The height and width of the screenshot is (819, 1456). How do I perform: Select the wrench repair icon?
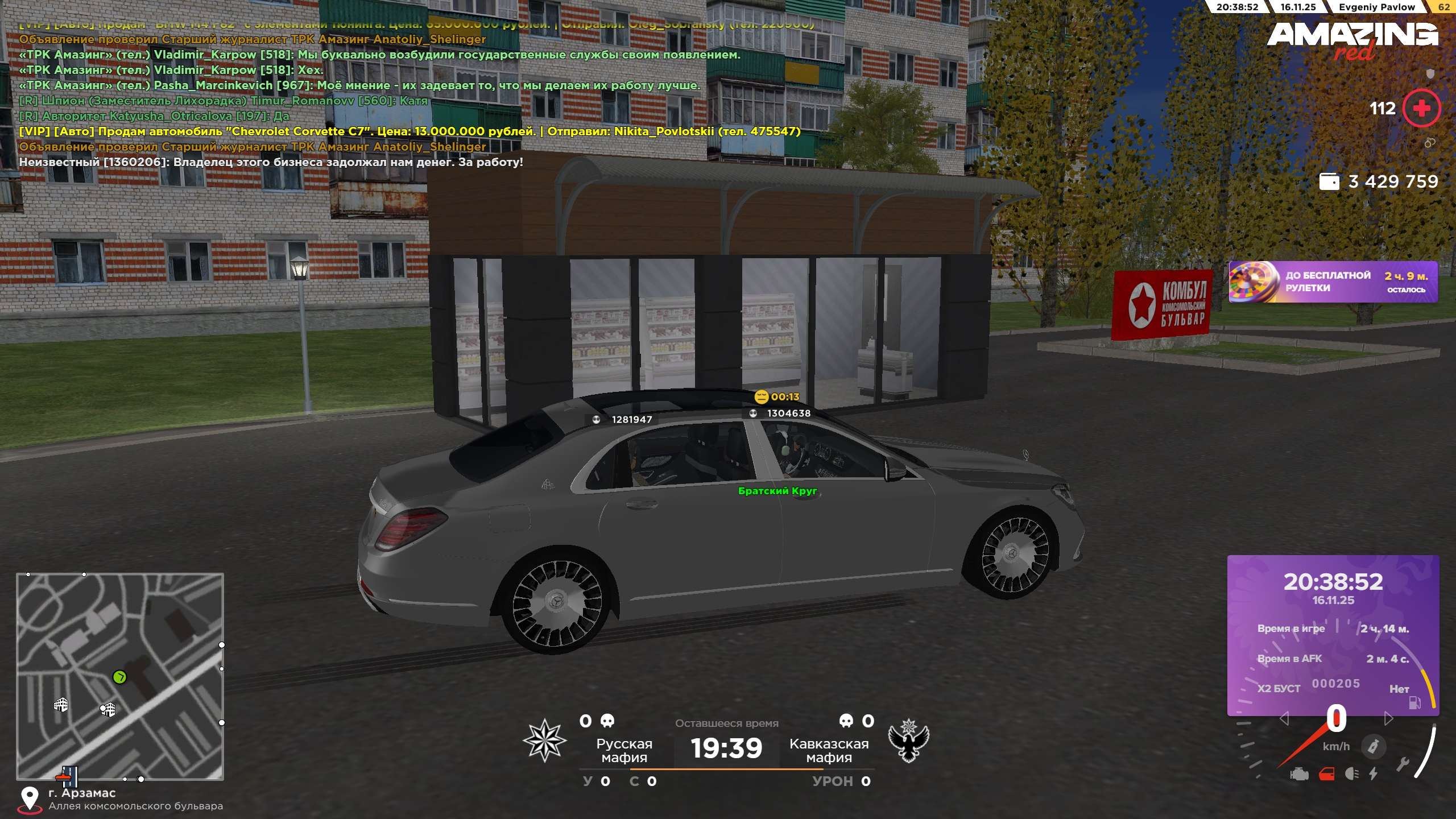click(x=1403, y=764)
